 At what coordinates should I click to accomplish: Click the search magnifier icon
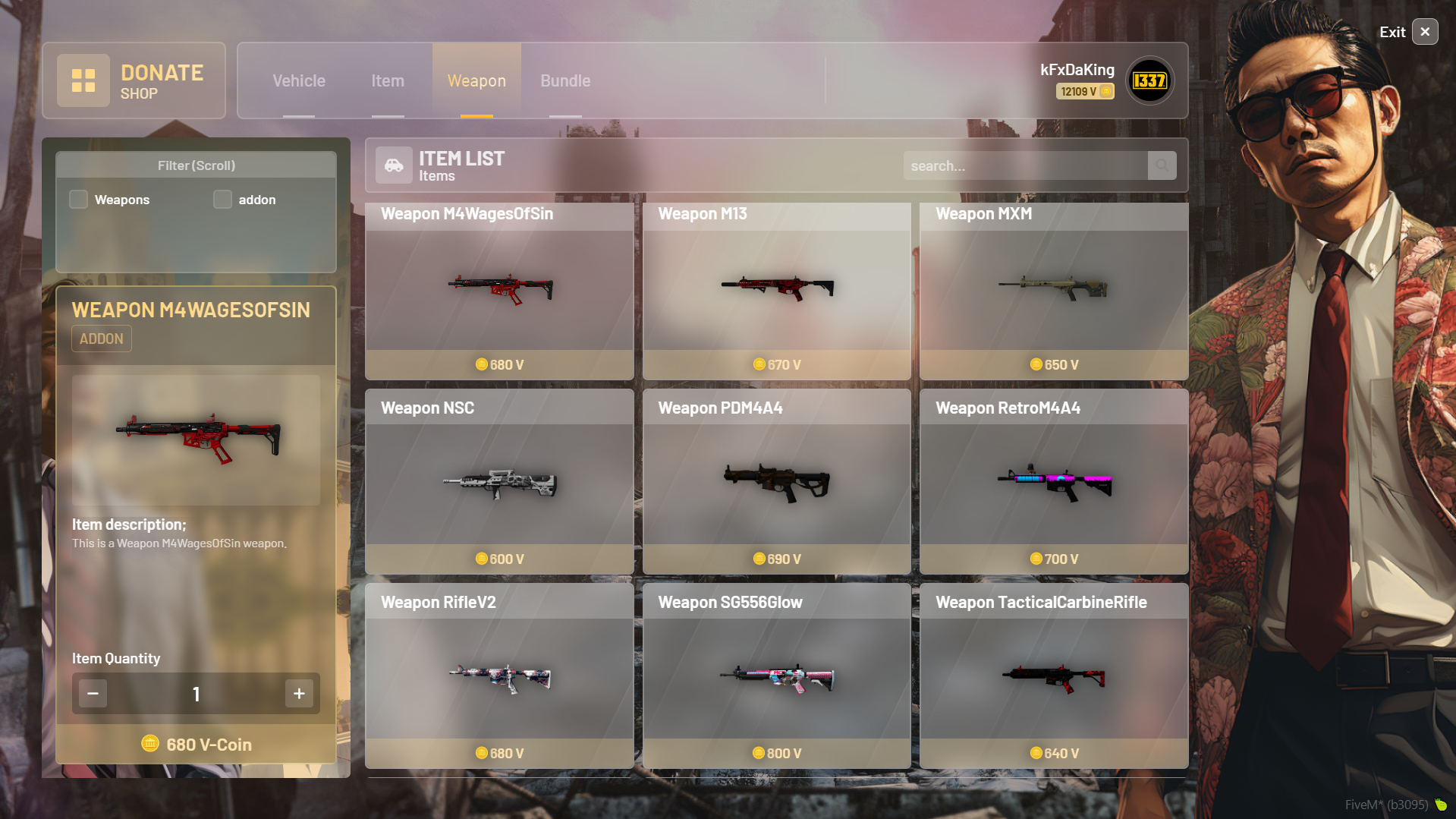[x=1162, y=165]
